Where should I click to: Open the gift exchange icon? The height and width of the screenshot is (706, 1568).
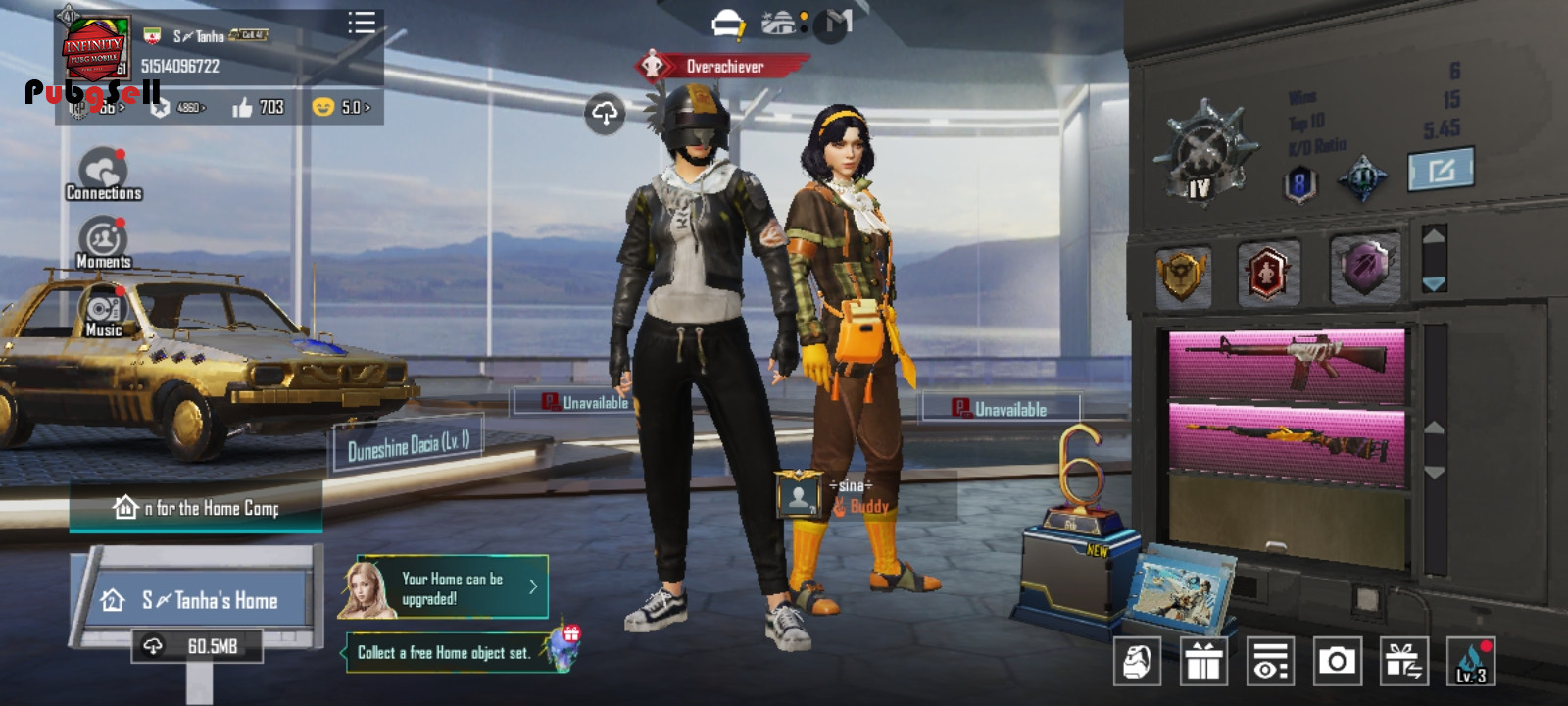click(1403, 661)
